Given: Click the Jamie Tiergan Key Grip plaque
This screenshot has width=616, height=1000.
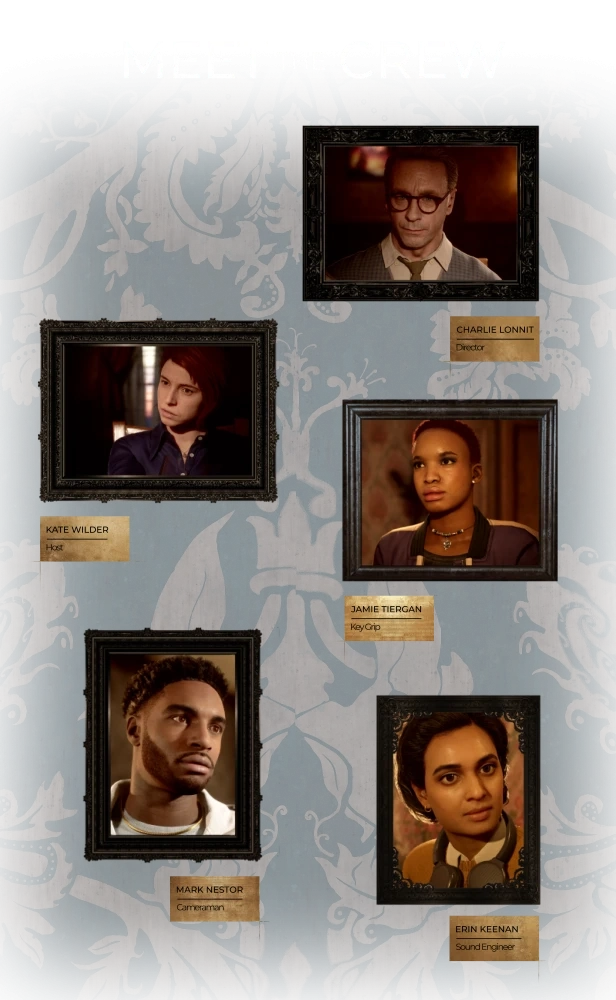Looking at the screenshot, I should tap(389, 617).
